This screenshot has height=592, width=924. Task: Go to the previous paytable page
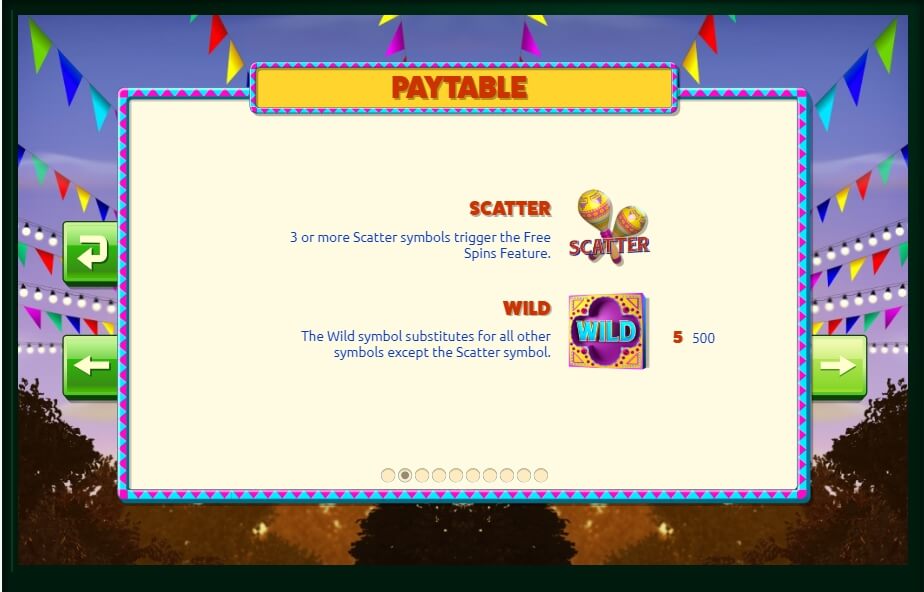click(x=91, y=366)
